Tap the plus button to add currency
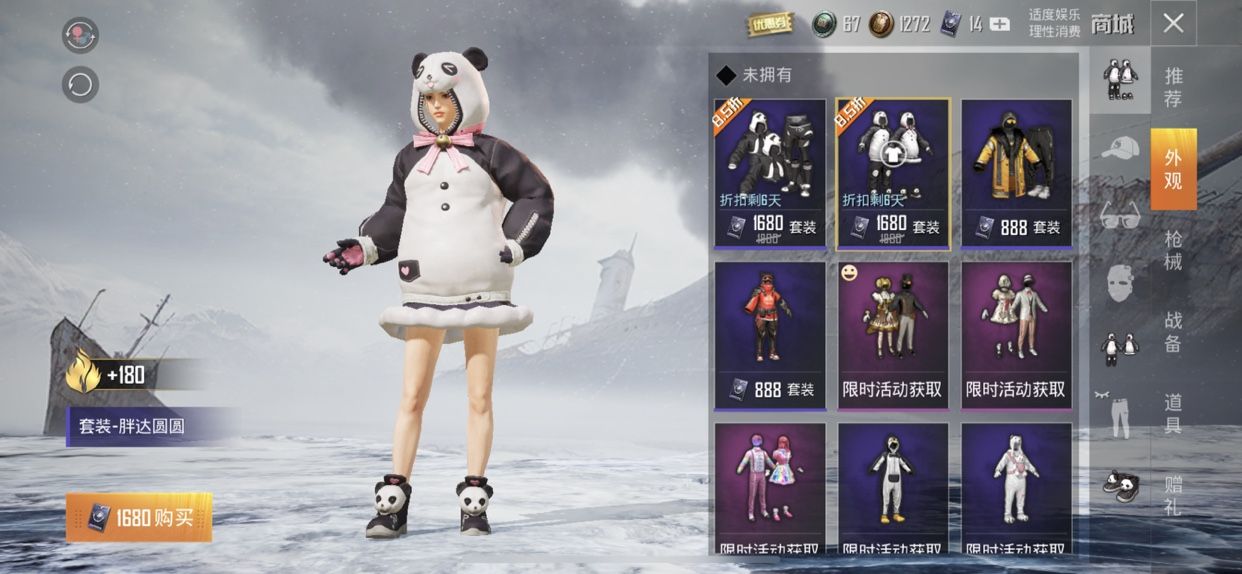1242x574 pixels. pos(999,25)
